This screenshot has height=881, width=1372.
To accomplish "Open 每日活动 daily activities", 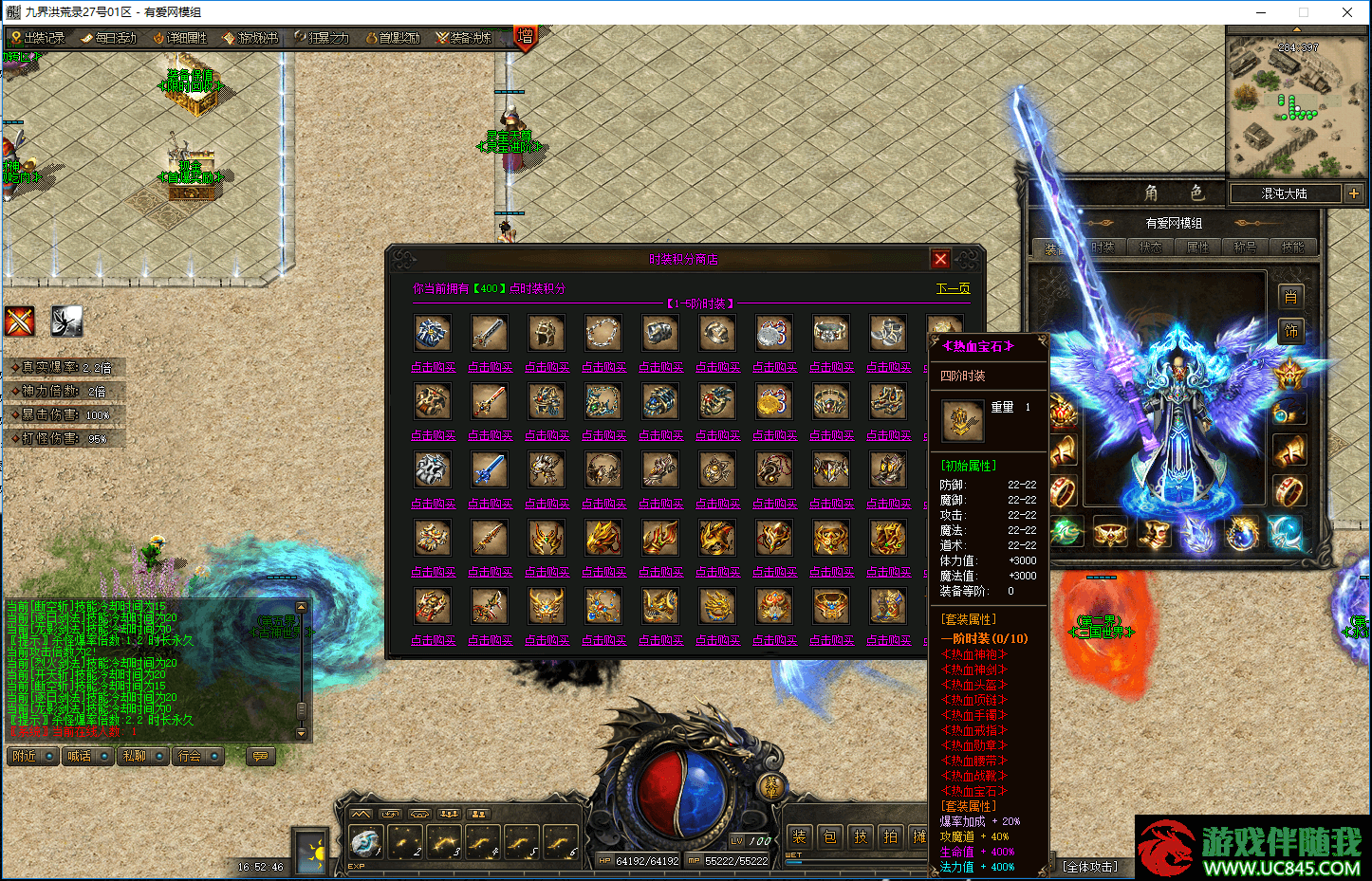I will point(108,38).
